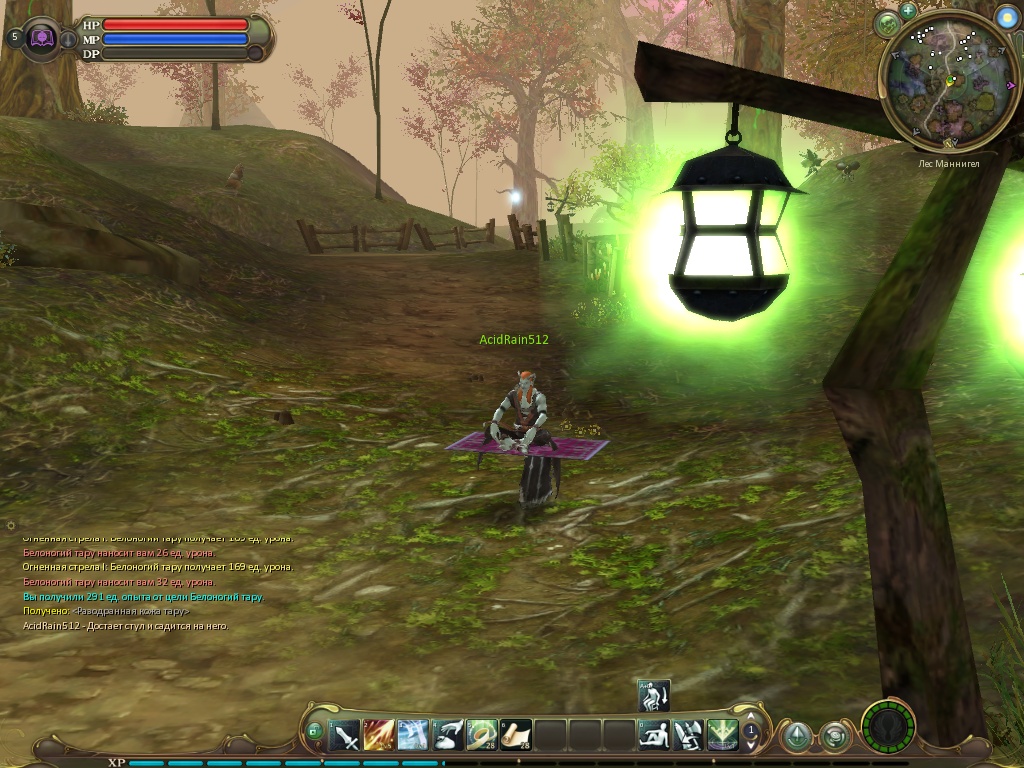Switch the hotbar page up
The width and height of the screenshot is (1024, 768).
tap(751, 721)
